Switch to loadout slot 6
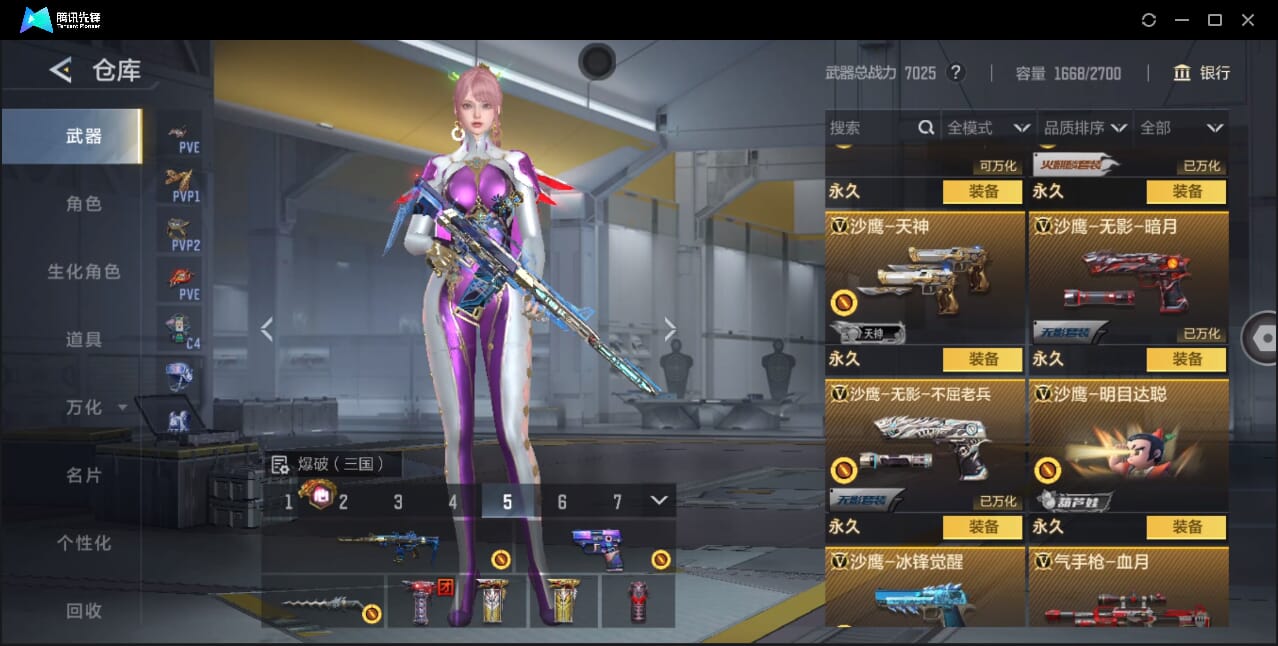 (x=562, y=502)
